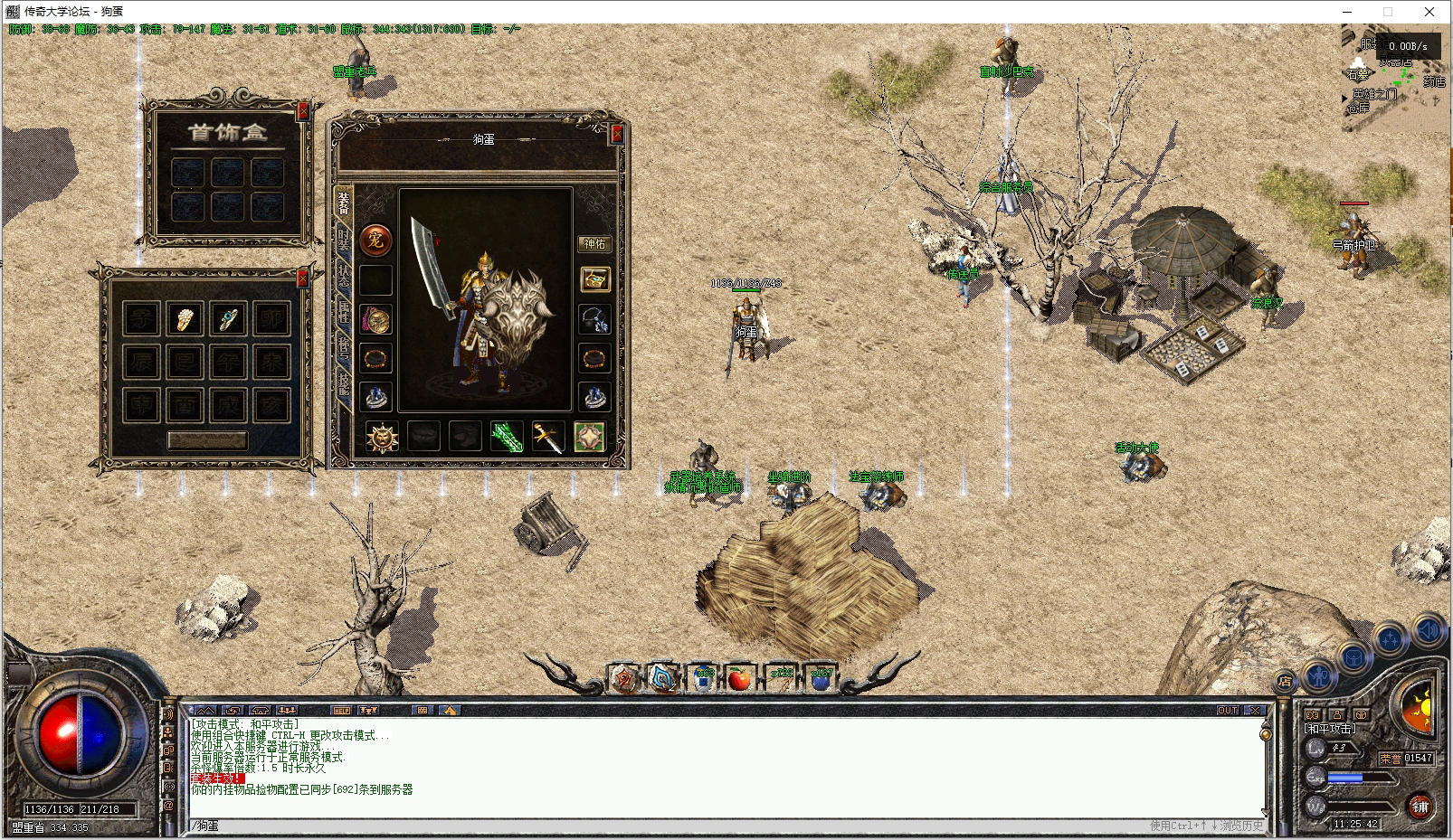
Task: Open the 店 shop button
Action: (x=1284, y=681)
